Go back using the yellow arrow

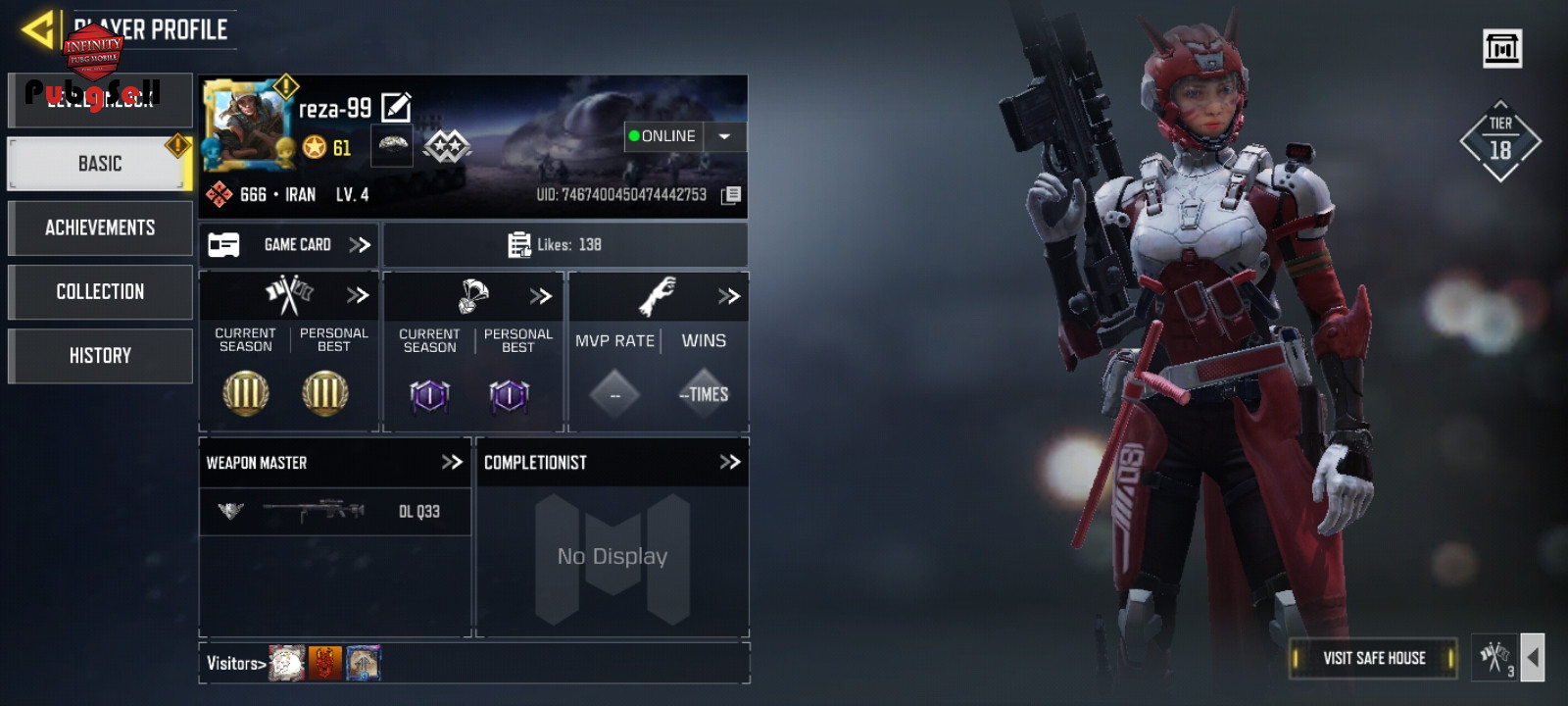(37, 29)
